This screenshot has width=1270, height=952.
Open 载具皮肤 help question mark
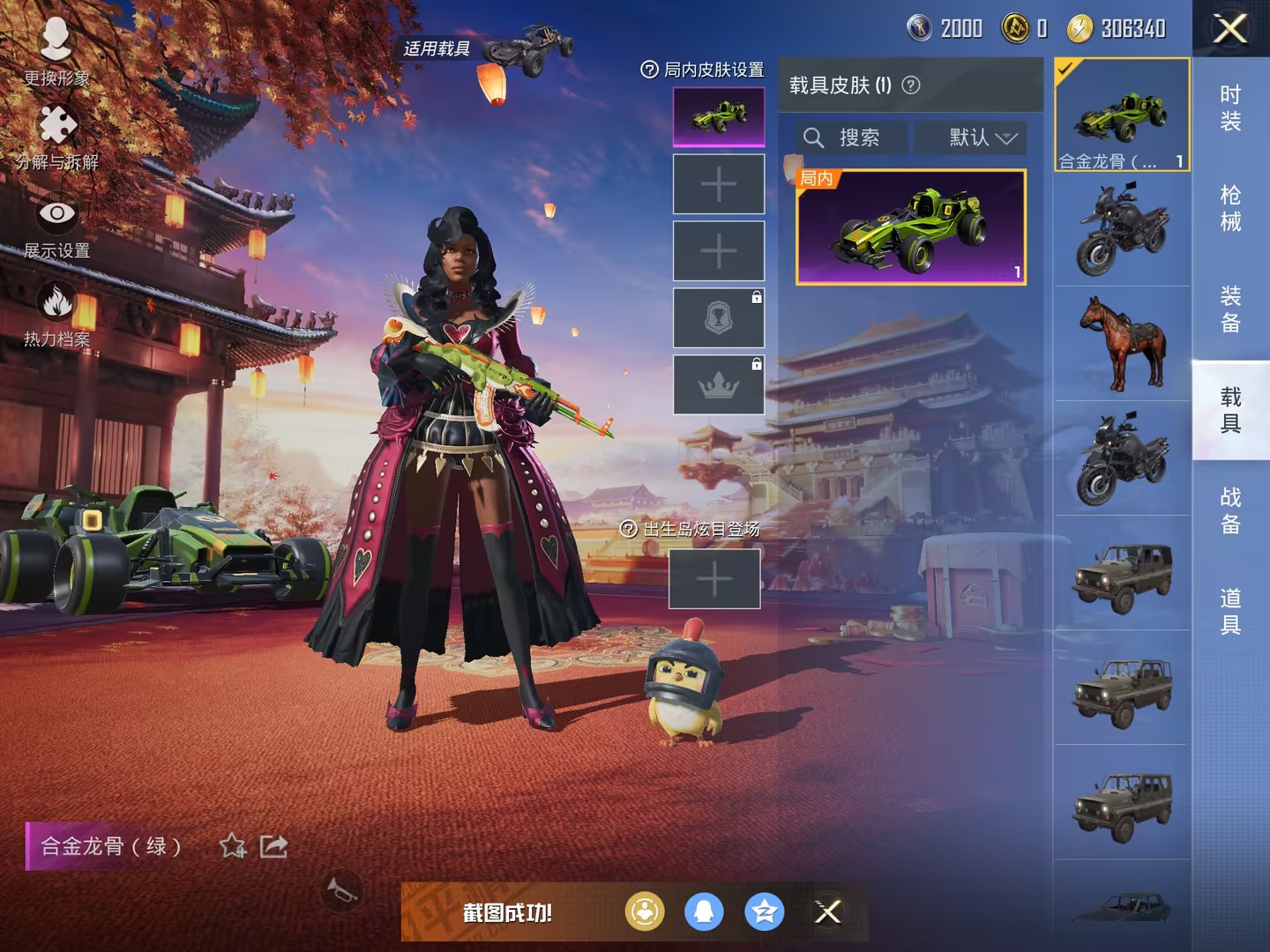(x=912, y=85)
